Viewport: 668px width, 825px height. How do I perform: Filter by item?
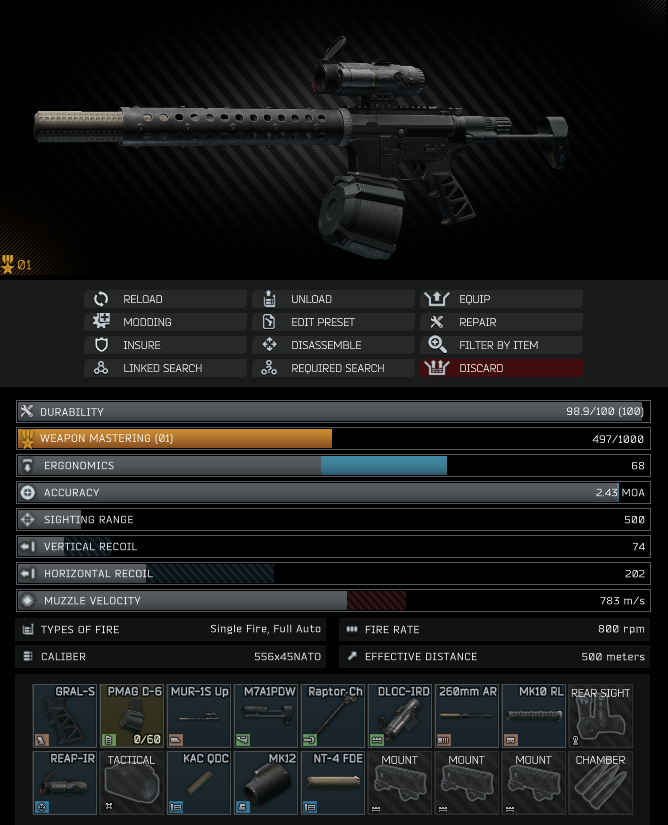pos(501,345)
